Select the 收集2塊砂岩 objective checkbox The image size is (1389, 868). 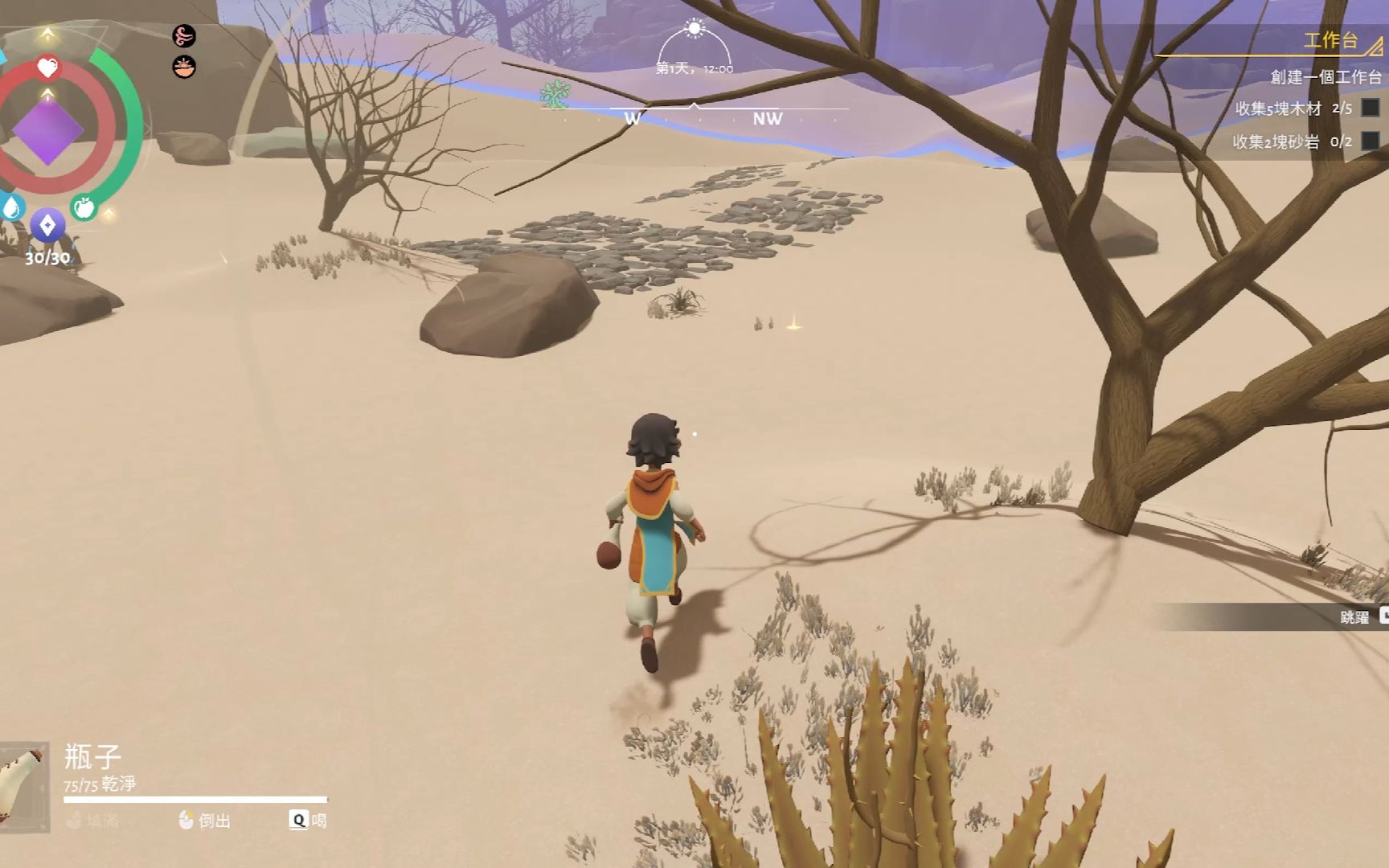pyautogui.click(x=1370, y=141)
